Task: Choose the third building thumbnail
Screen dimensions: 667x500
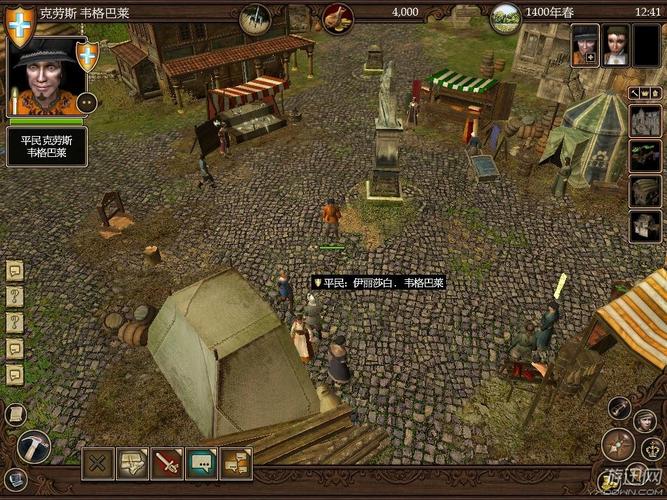Action: coord(644,191)
